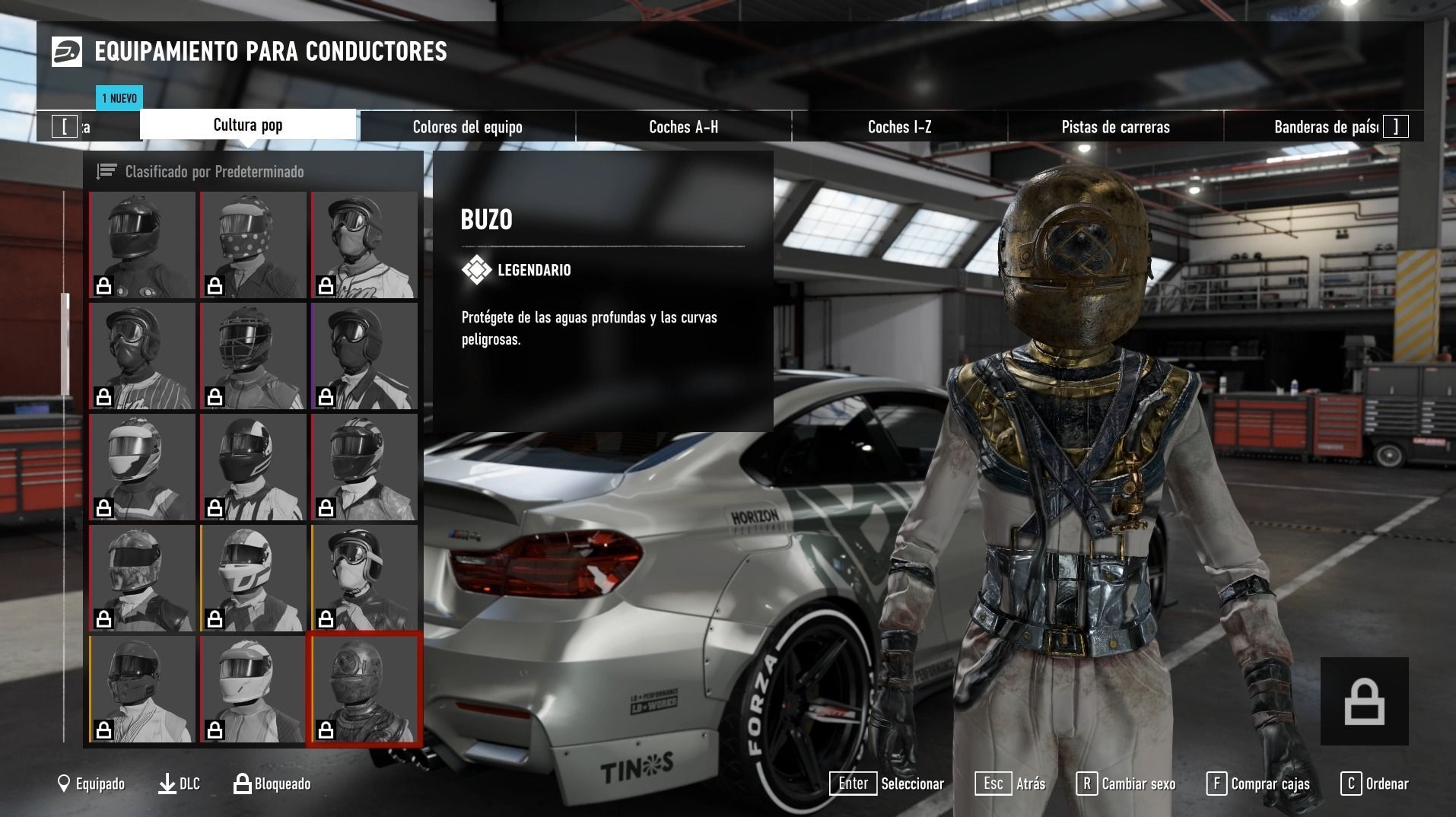Select the camouflage helmet driver suit
Viewport: 1456px width, 817px height.
142,578
